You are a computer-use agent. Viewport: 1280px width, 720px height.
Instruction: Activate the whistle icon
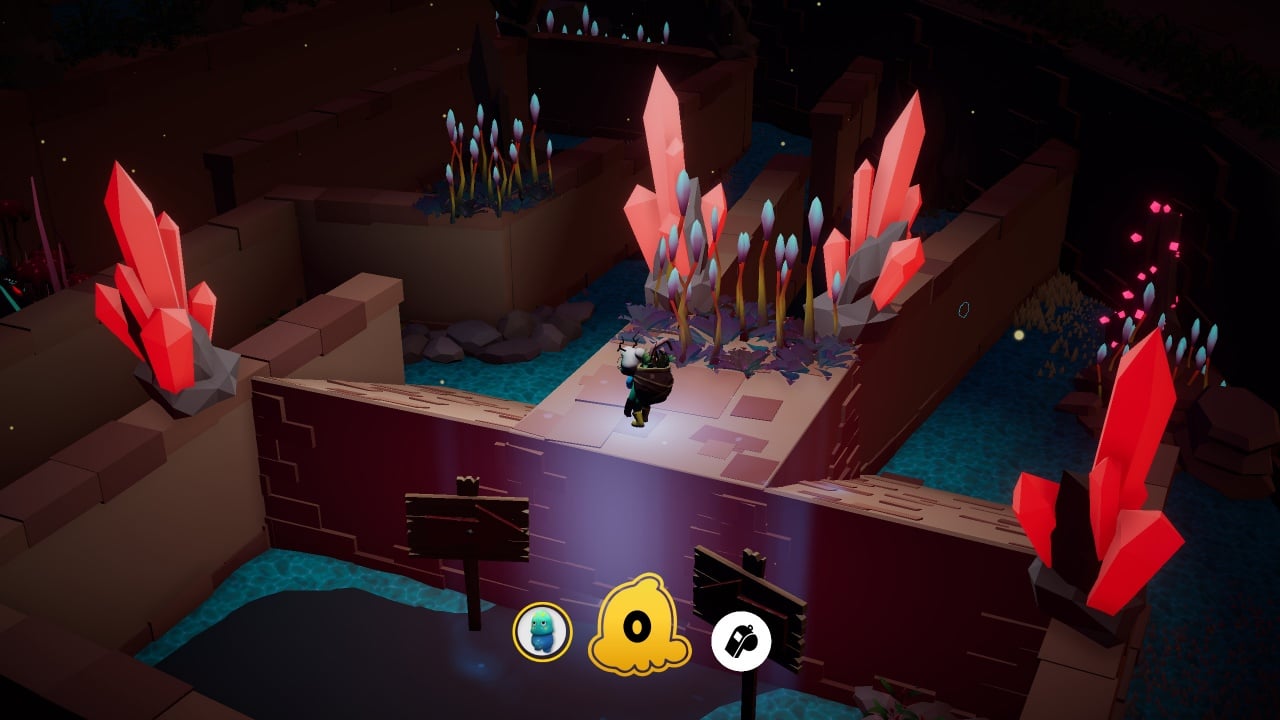[x=741, y=642]
